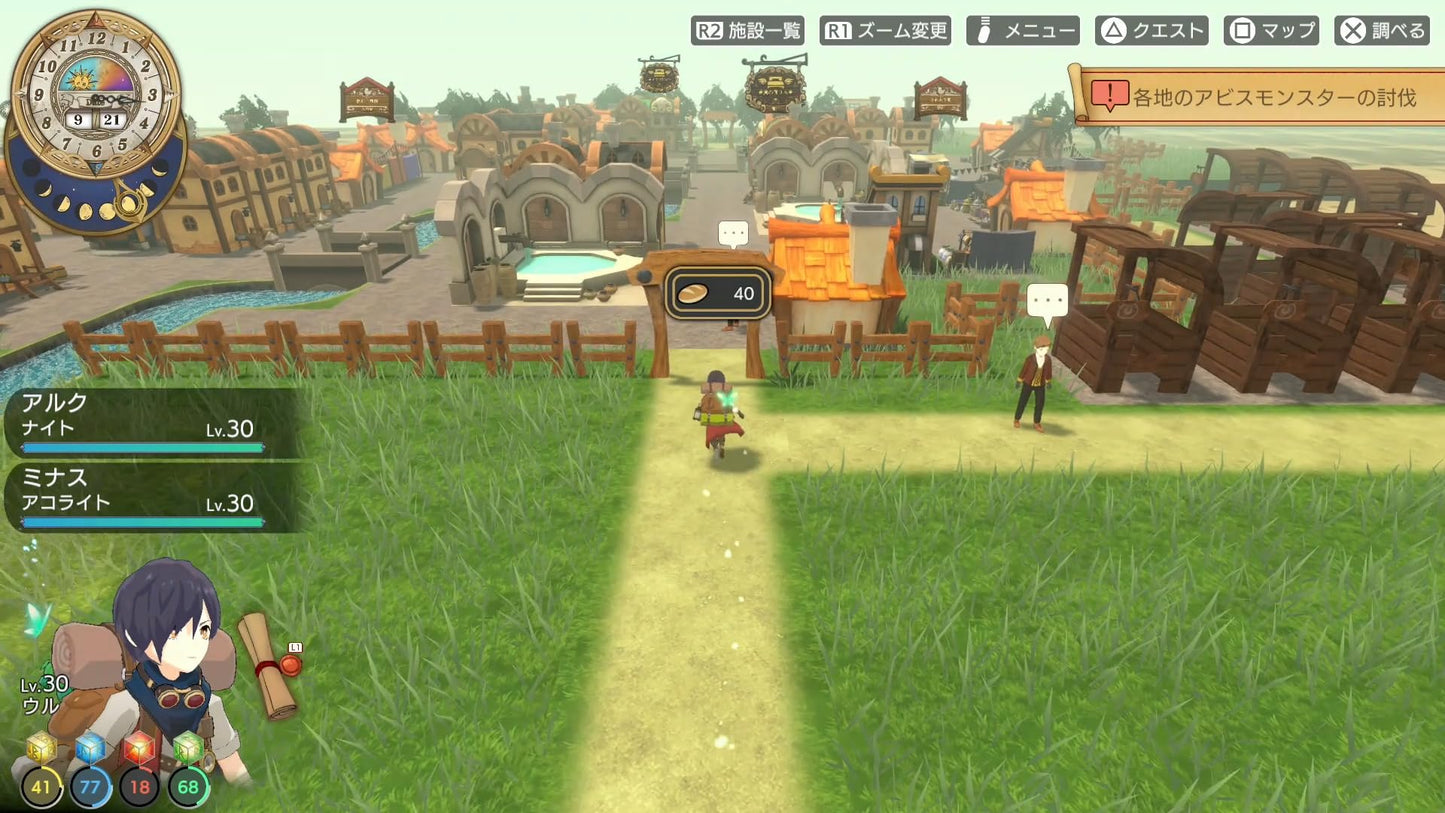Select the yellow element cube showing 41

(x=42, y=786)
